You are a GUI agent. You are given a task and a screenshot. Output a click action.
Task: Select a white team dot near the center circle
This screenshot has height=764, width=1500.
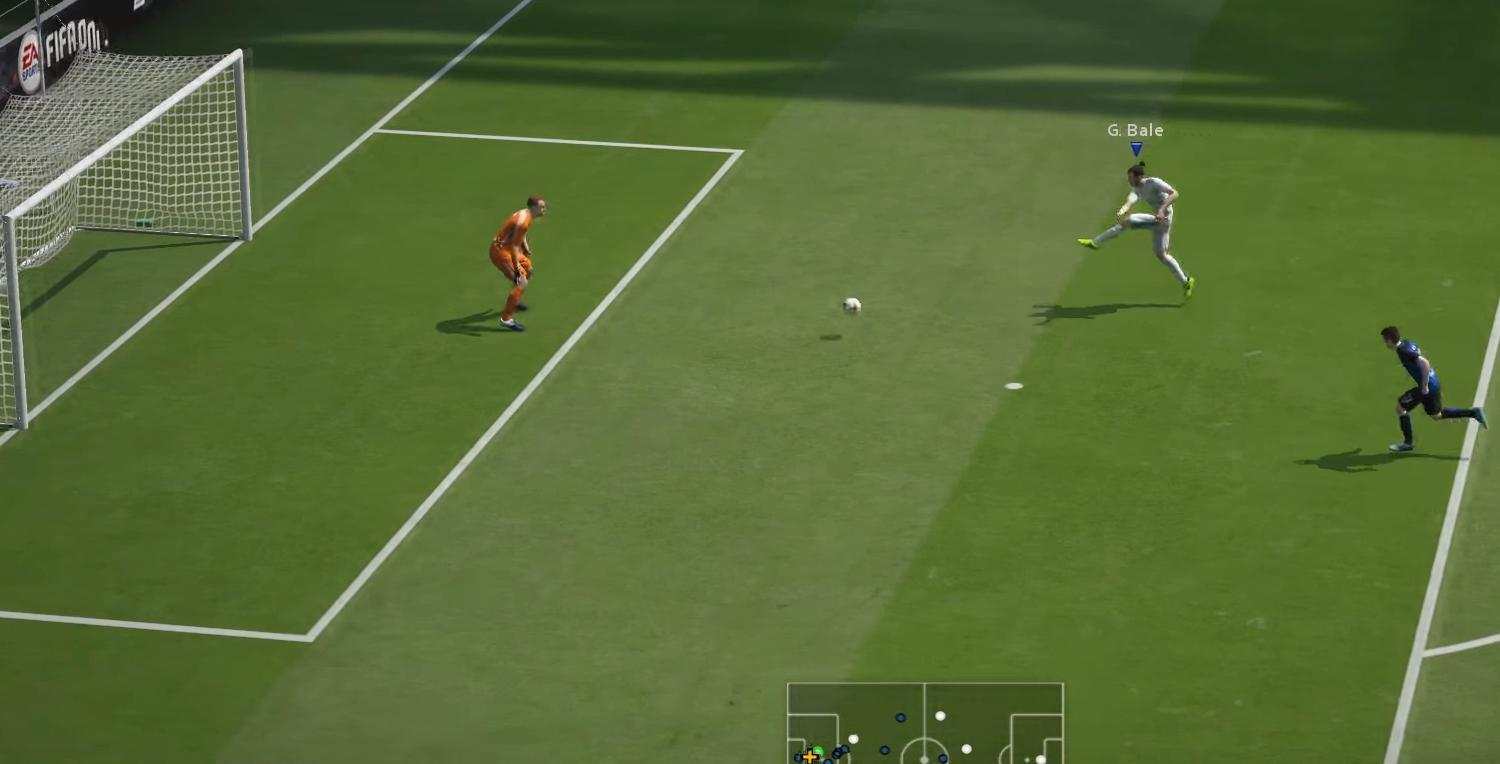click(940, 716)
